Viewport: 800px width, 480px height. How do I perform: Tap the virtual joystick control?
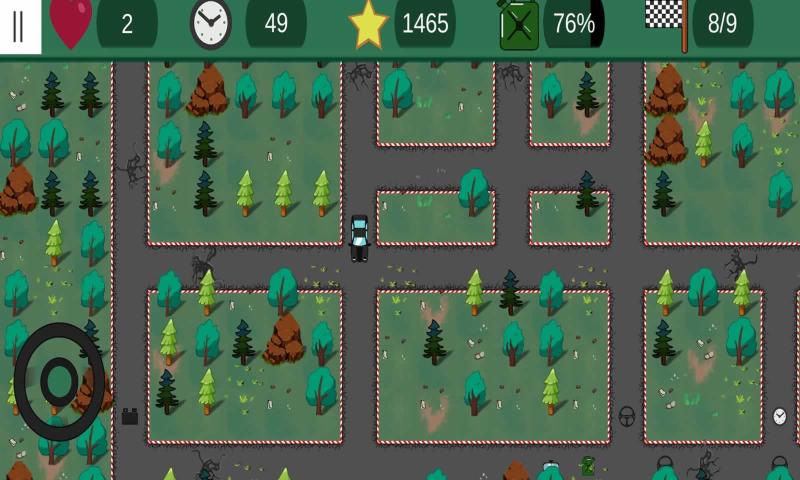59,380
